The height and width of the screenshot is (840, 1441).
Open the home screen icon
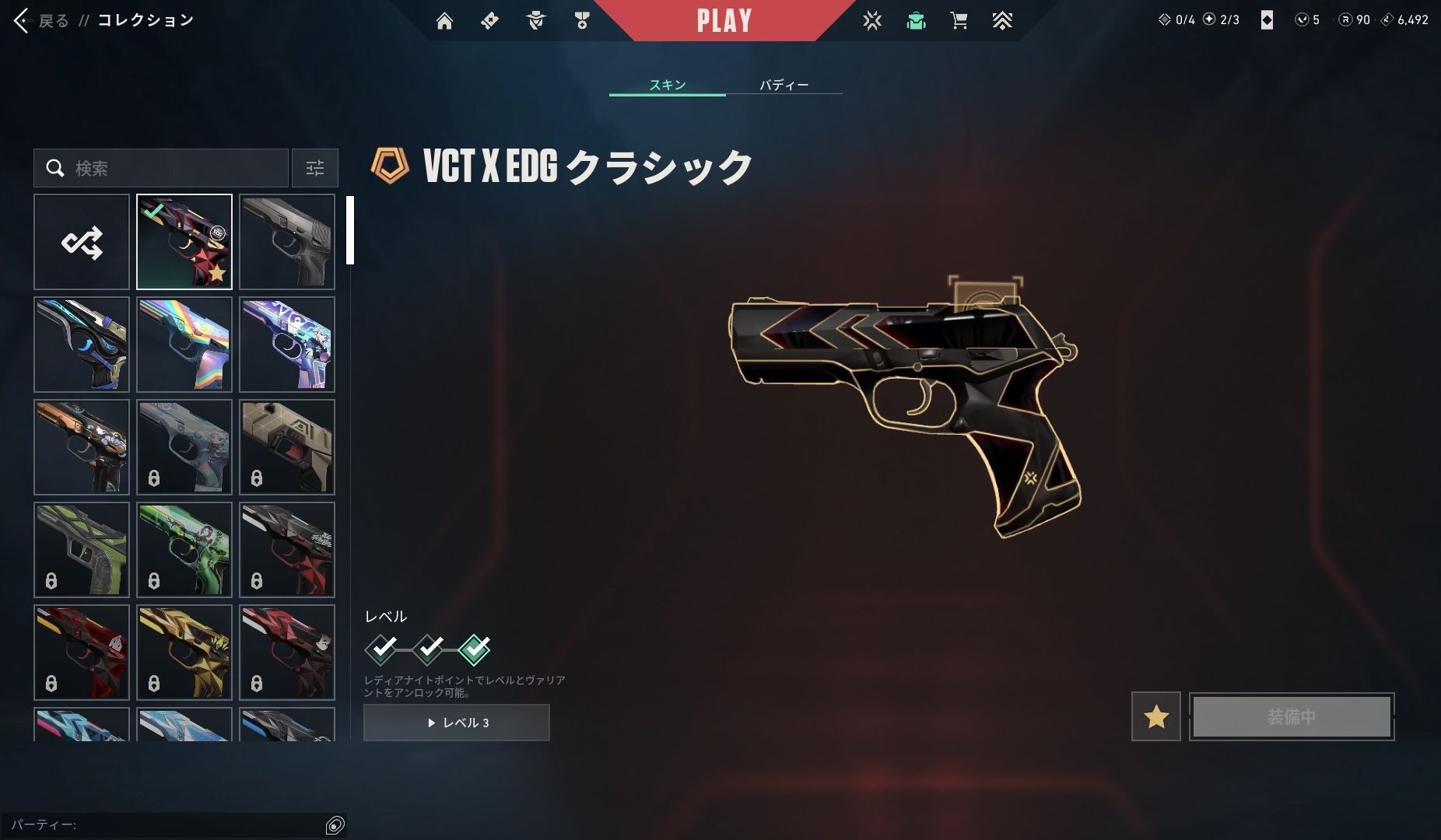444,21
